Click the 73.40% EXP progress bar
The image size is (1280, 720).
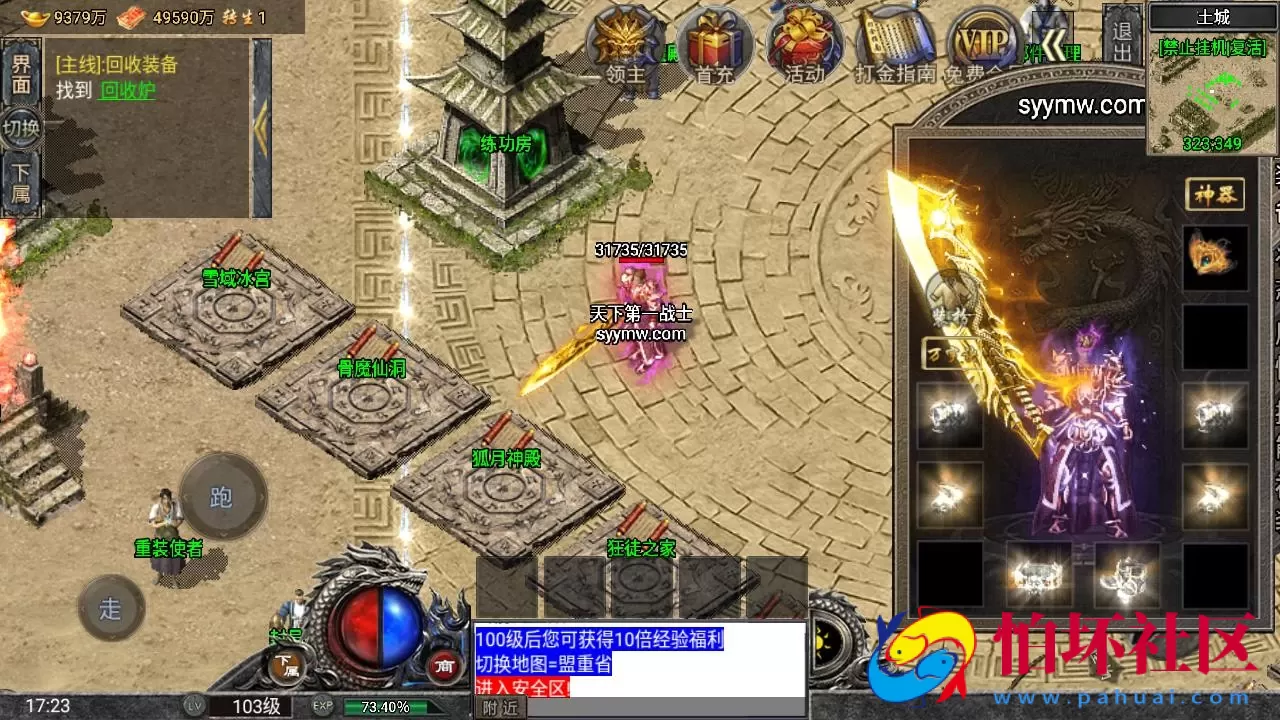click(383, 705)
